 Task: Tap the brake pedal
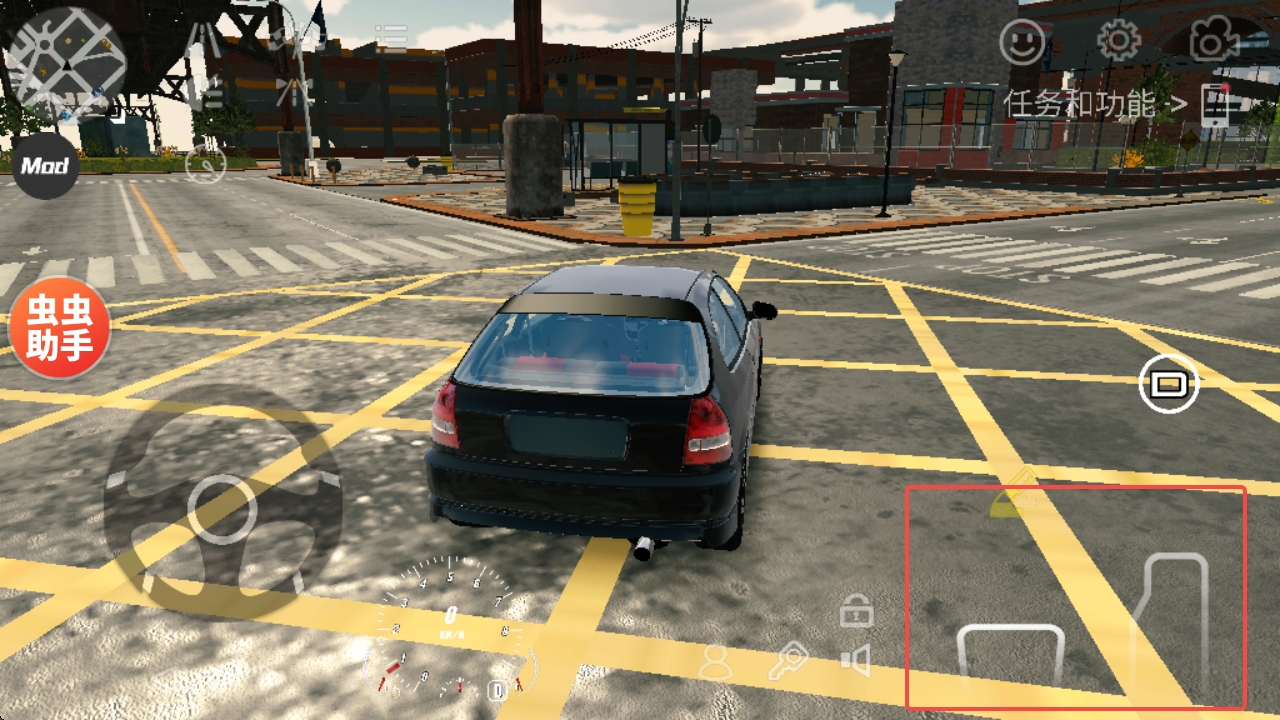click(x=1010, y=655)
